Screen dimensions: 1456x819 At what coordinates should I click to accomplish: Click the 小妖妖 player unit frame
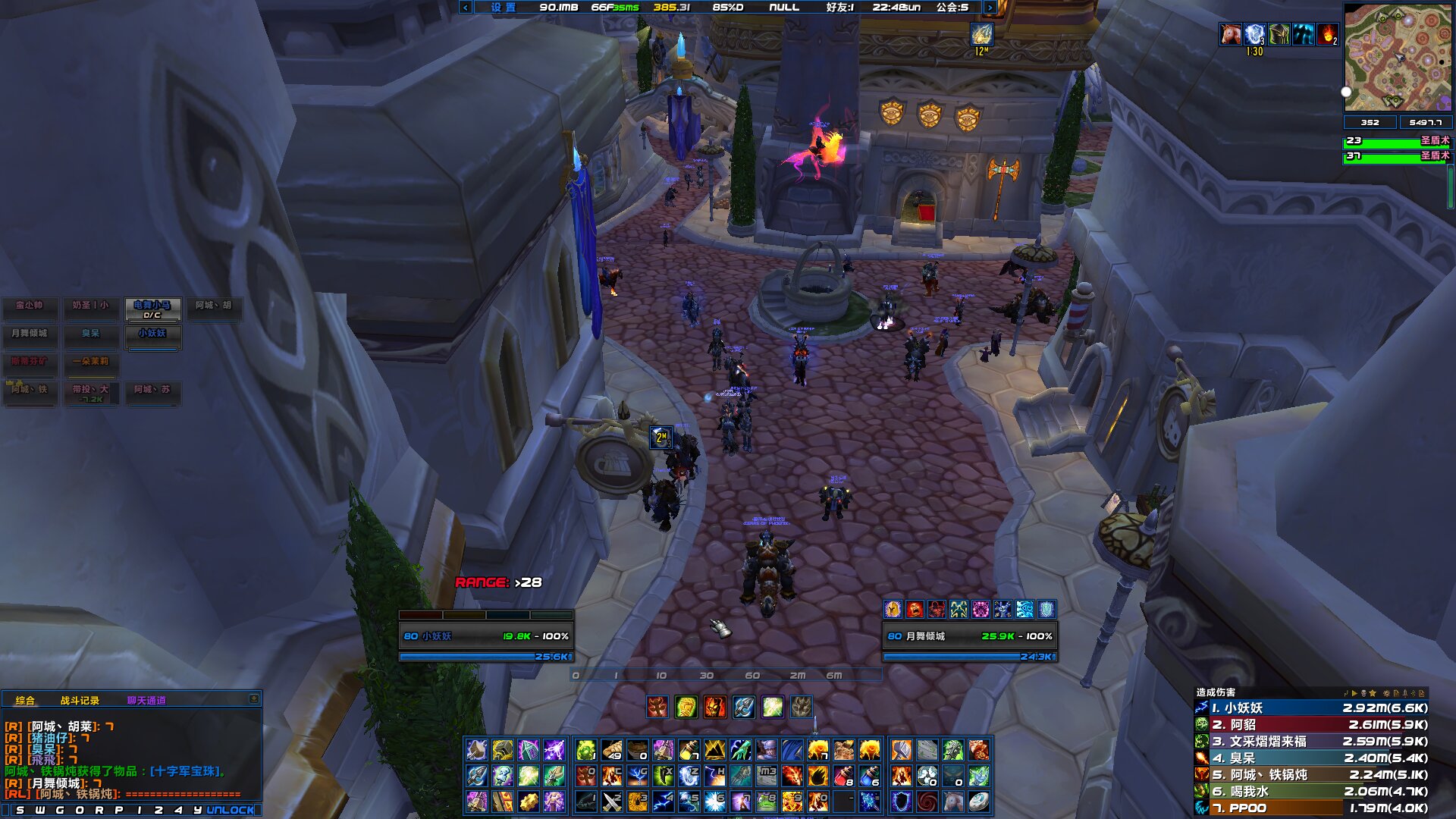point(485,635)
